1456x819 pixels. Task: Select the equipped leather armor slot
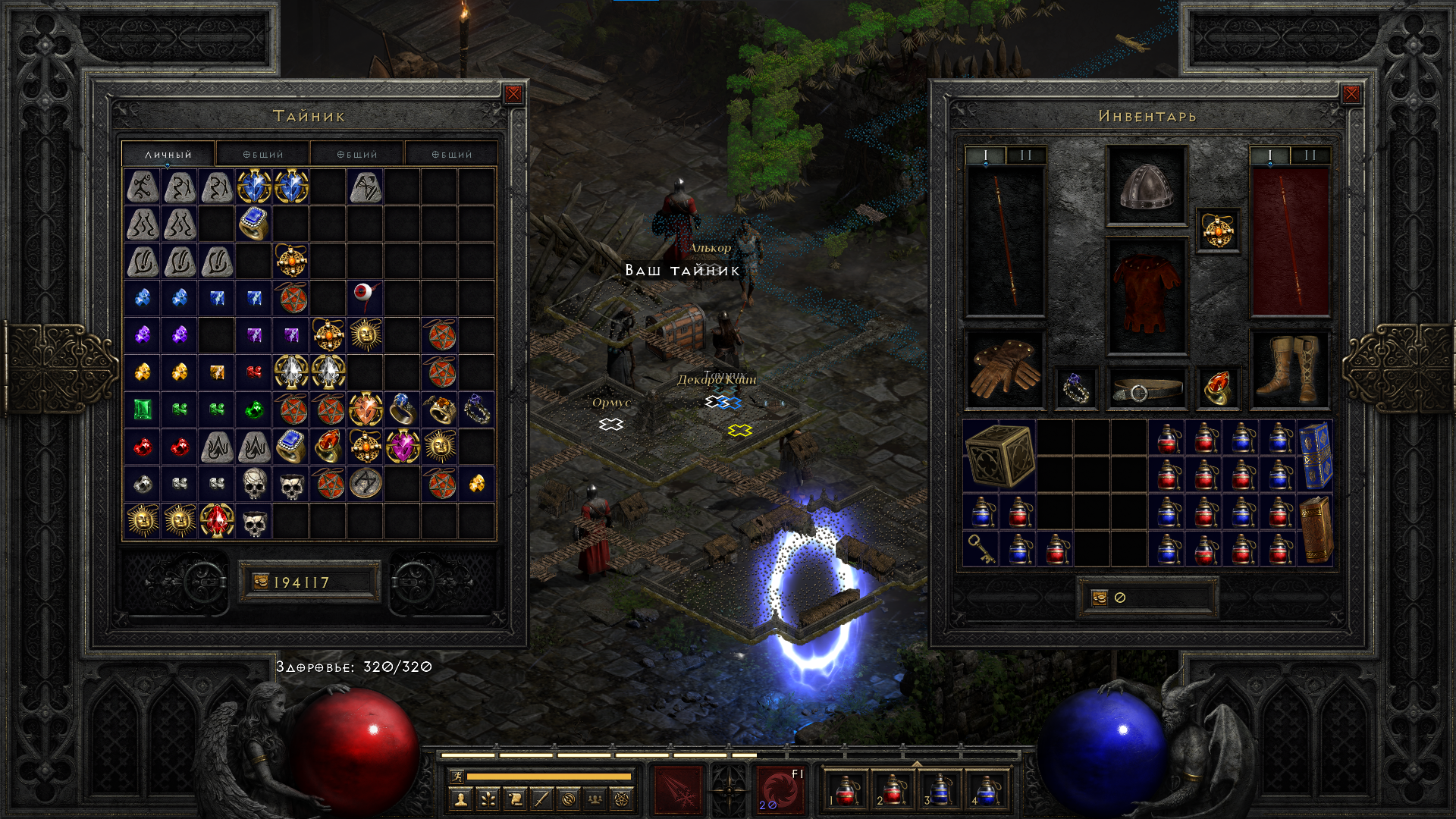point(1146,296)
